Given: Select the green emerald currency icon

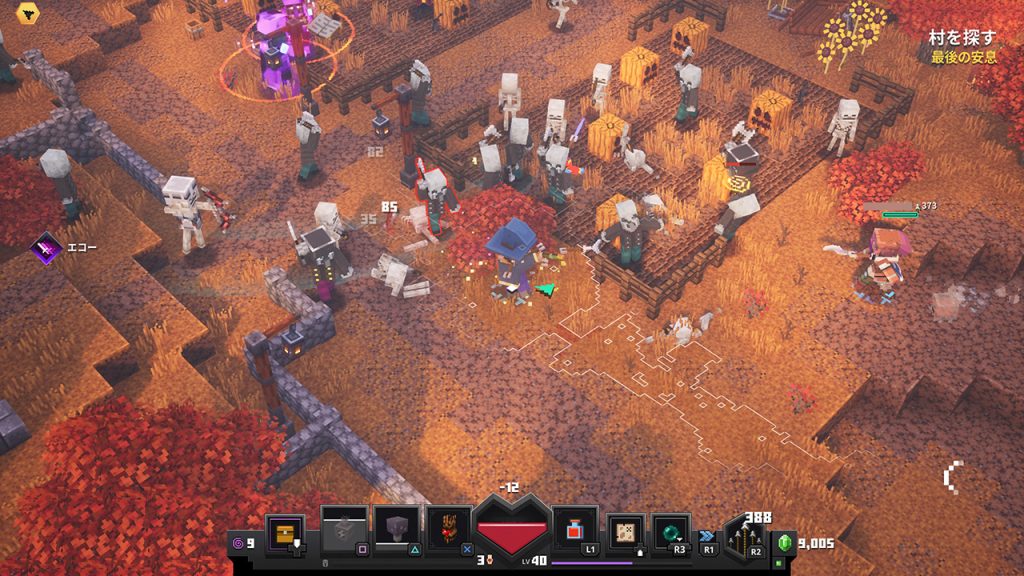Looking at the screenshot, I should coord(785,543).
